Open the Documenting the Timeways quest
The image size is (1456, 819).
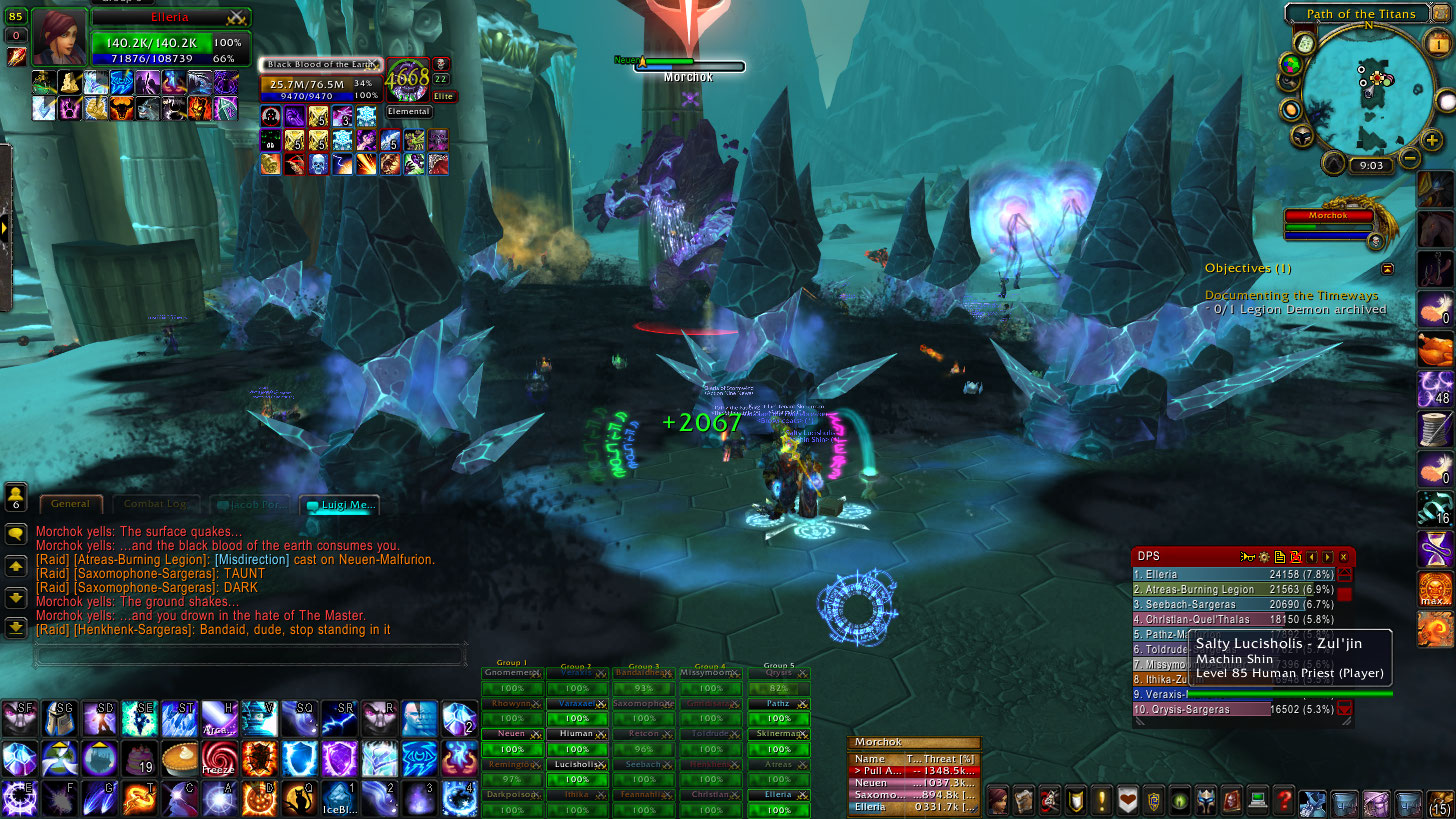click(1291, 296)
